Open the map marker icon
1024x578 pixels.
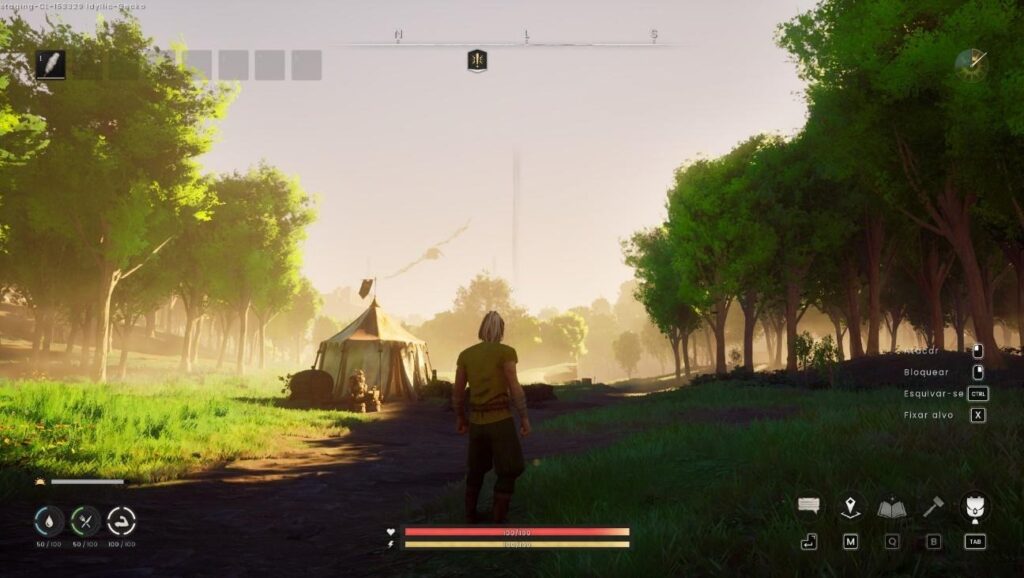pos(850,507)
